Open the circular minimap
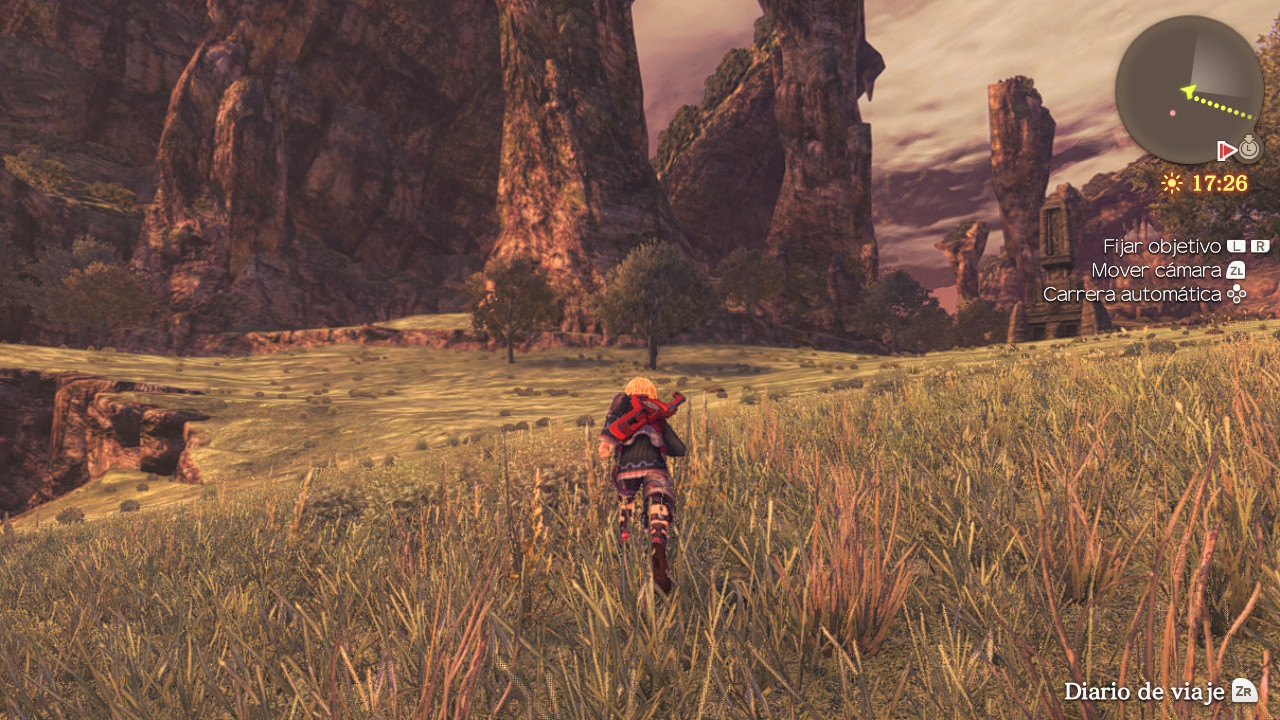The height and width of the screenshot is (720, 1280). [x=1189, y=89]
